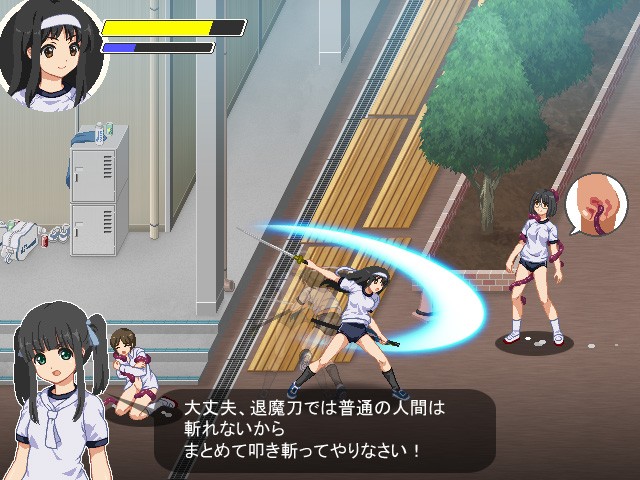The height and width of the screenshot is (480, 640).
Task: Advance the Japanese dialogue text box
Action: [325, 430]
